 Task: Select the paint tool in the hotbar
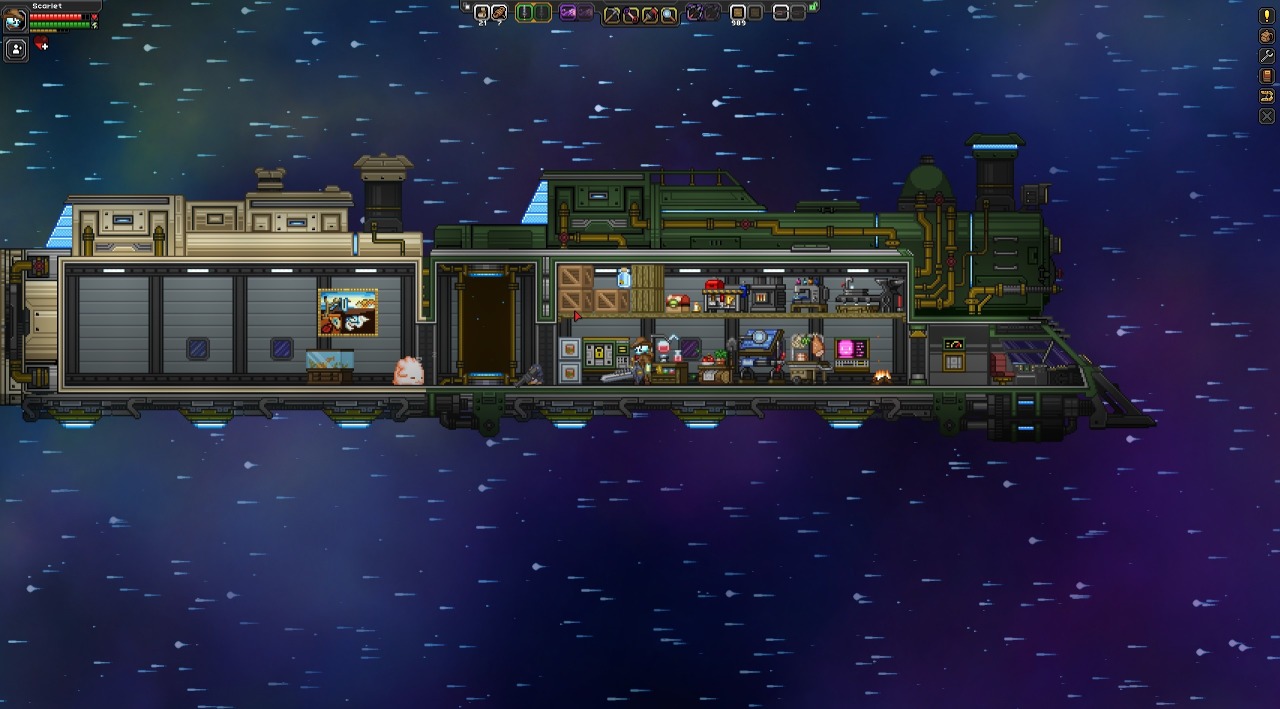[650, 14]
